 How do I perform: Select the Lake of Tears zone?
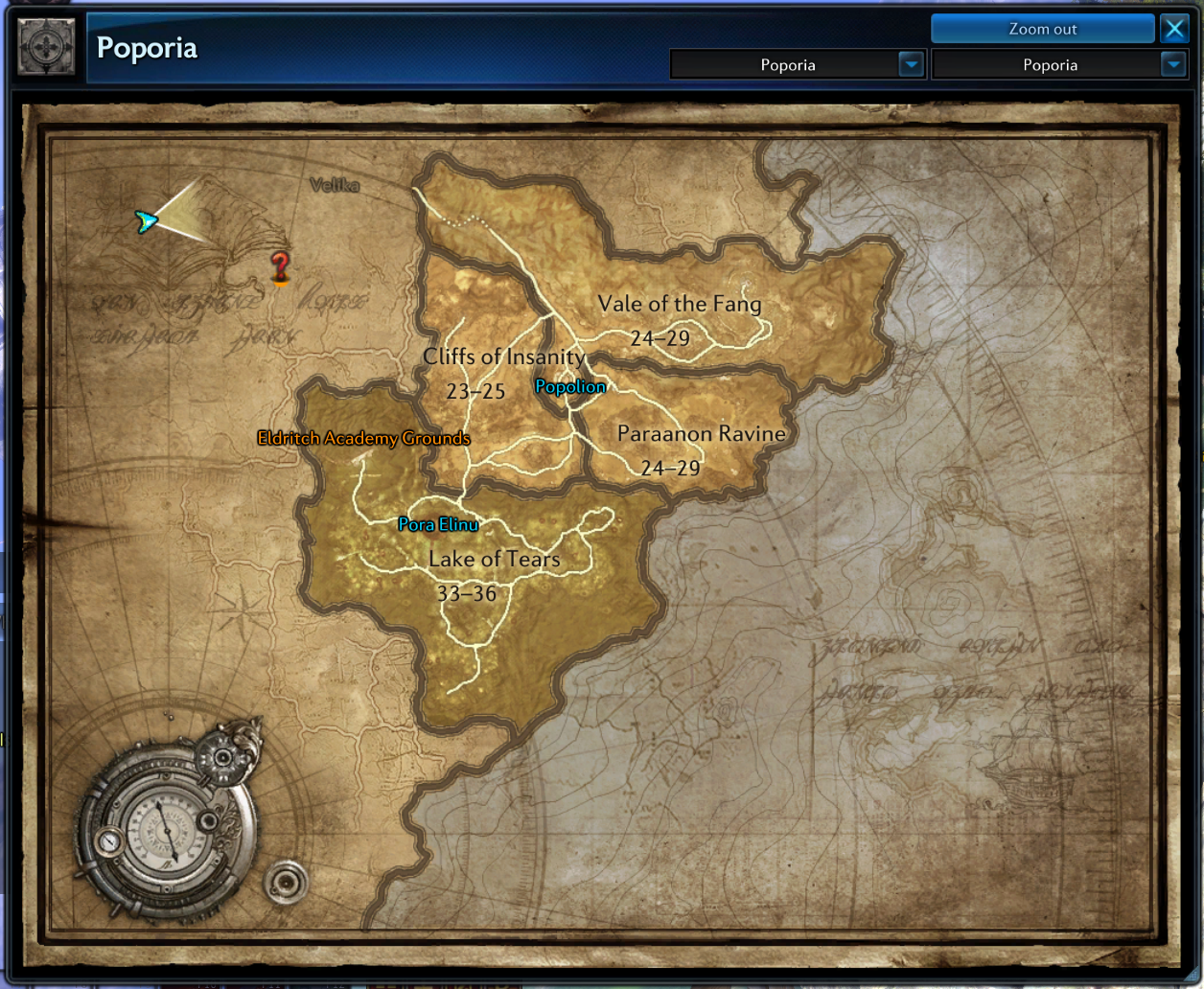[x=494, y=560]
